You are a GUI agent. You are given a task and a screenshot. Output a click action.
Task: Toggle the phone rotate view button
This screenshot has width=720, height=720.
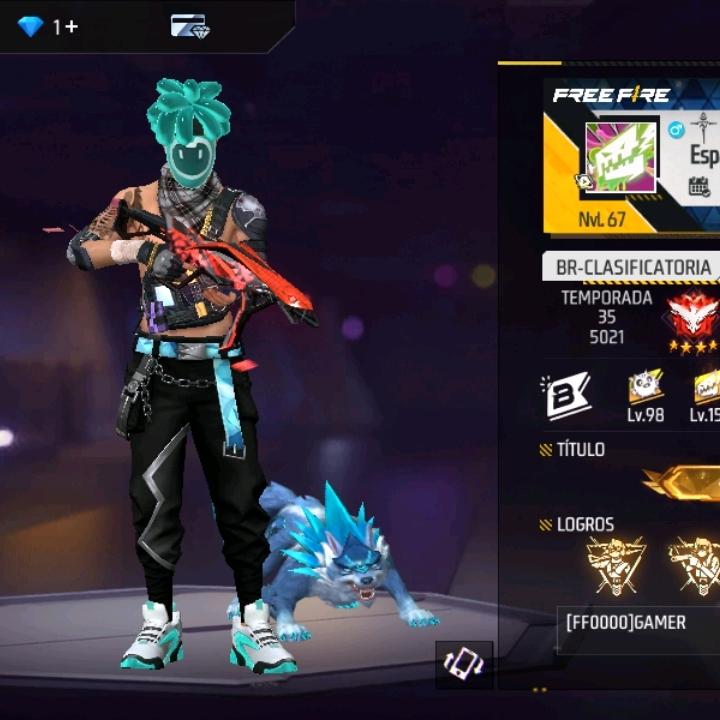coord(464,665)
